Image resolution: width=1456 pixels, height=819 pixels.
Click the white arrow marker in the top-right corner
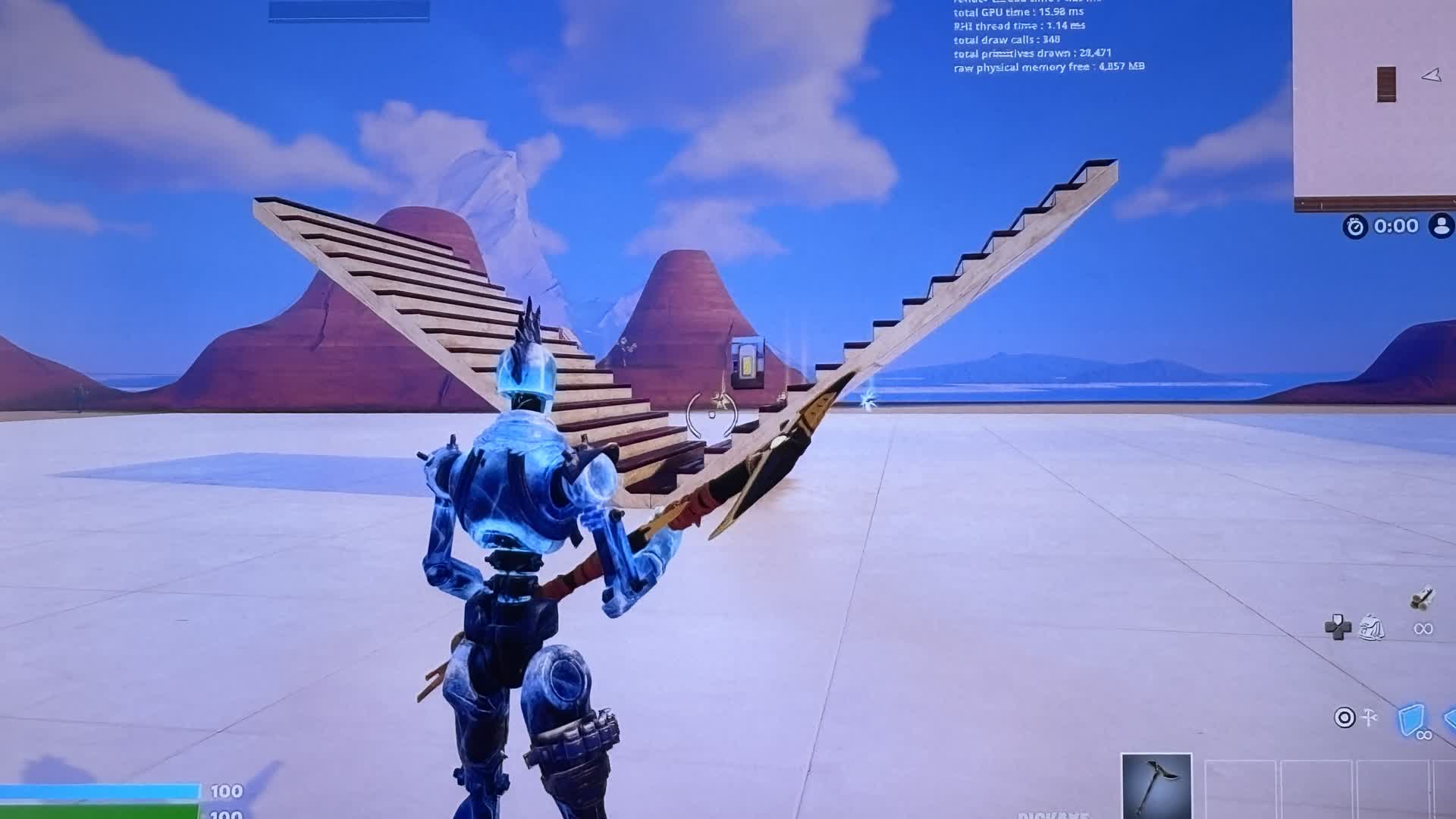tap(1432, 74)
